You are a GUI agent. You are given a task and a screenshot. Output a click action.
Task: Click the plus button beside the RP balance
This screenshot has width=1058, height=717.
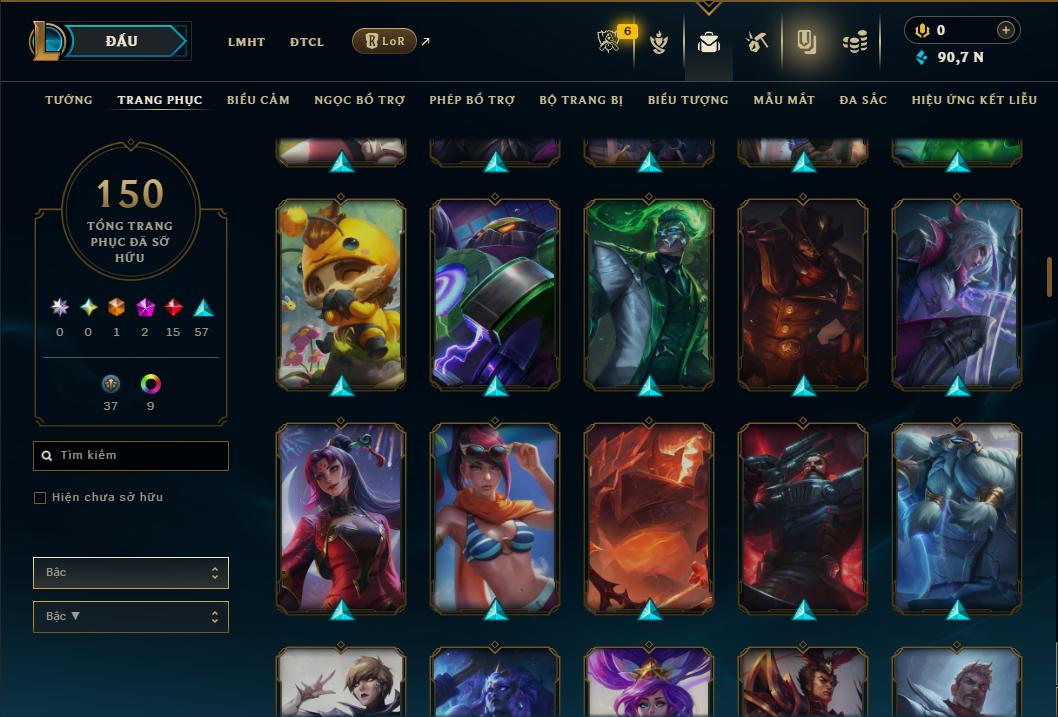point(1006,31)
